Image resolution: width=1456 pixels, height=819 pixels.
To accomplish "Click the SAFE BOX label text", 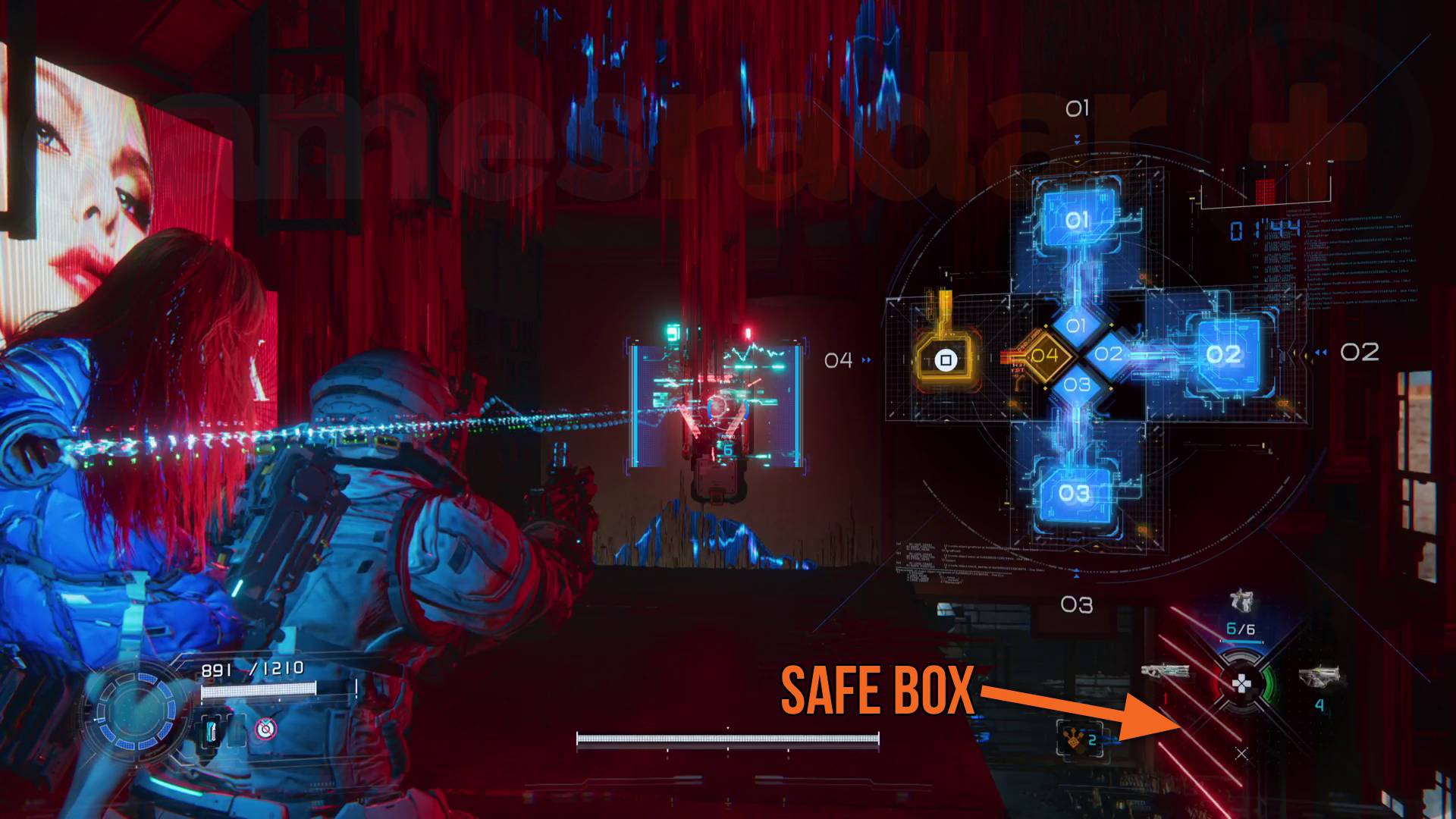I will pyautogui.click(x=880, y=690).
